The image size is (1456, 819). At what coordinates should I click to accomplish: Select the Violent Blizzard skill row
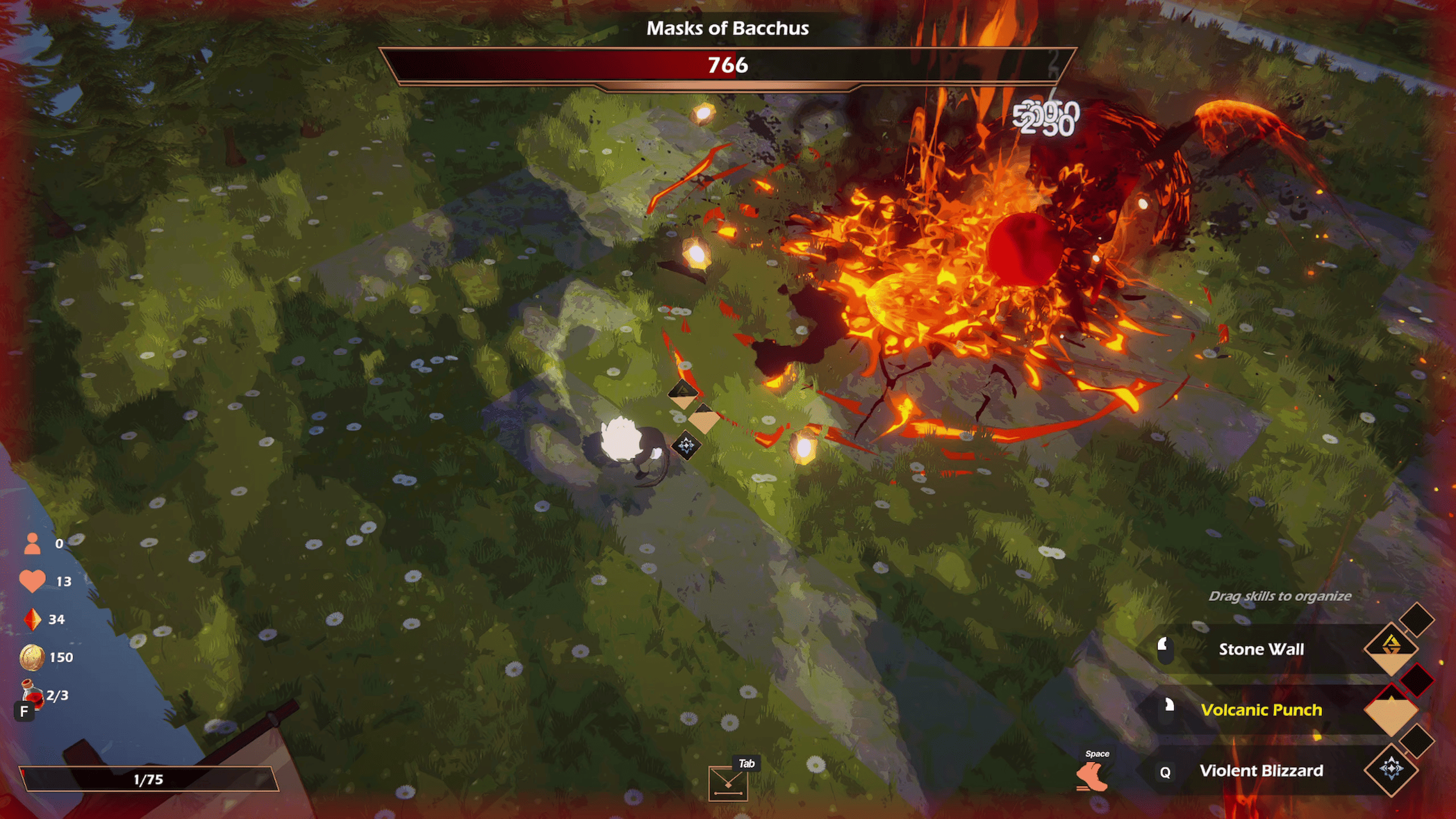(1261, 771)
